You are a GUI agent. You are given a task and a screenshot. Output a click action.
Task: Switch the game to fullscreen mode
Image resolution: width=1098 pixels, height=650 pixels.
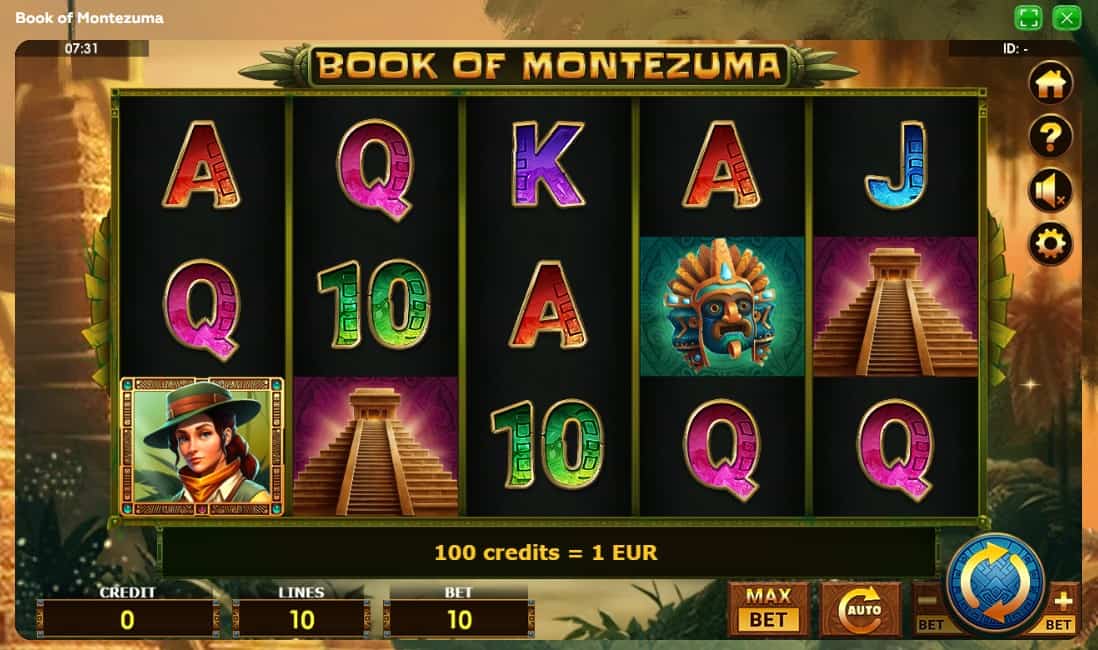[1028, 18]
